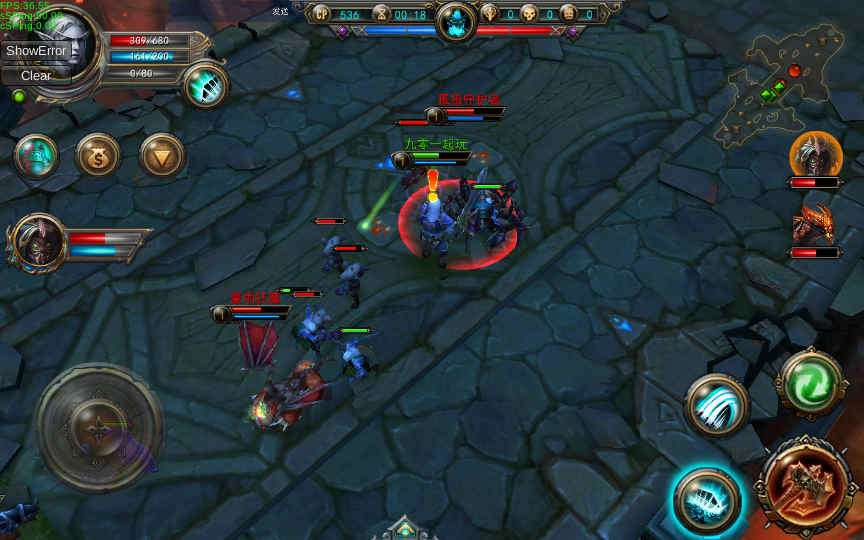Image resolution: width=864 pixels, height=540 pixels.
Task: Target the red dragon enemy portrait
Action: [815, 224]
